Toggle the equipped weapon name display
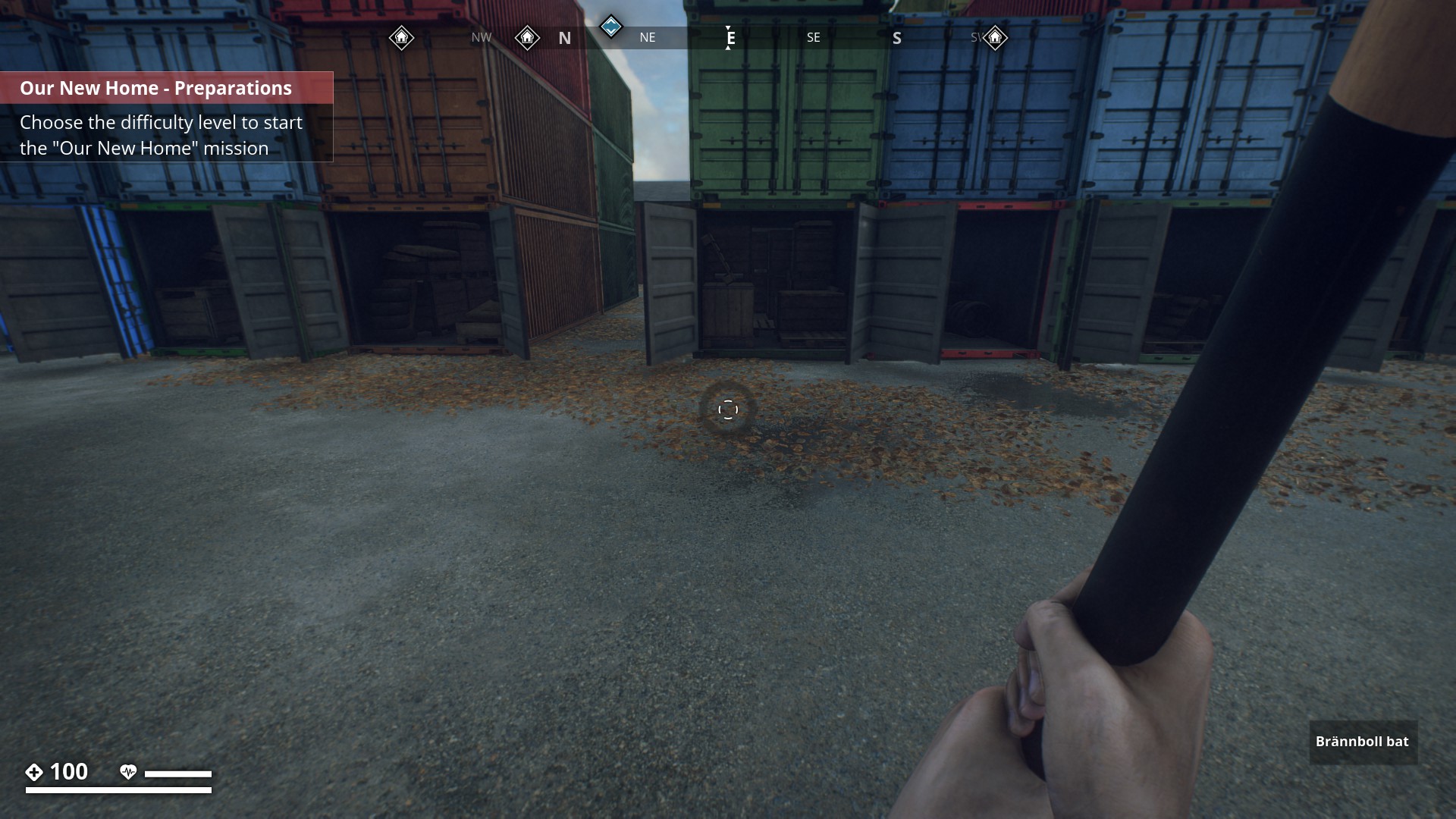 [x=1361, y=742]
